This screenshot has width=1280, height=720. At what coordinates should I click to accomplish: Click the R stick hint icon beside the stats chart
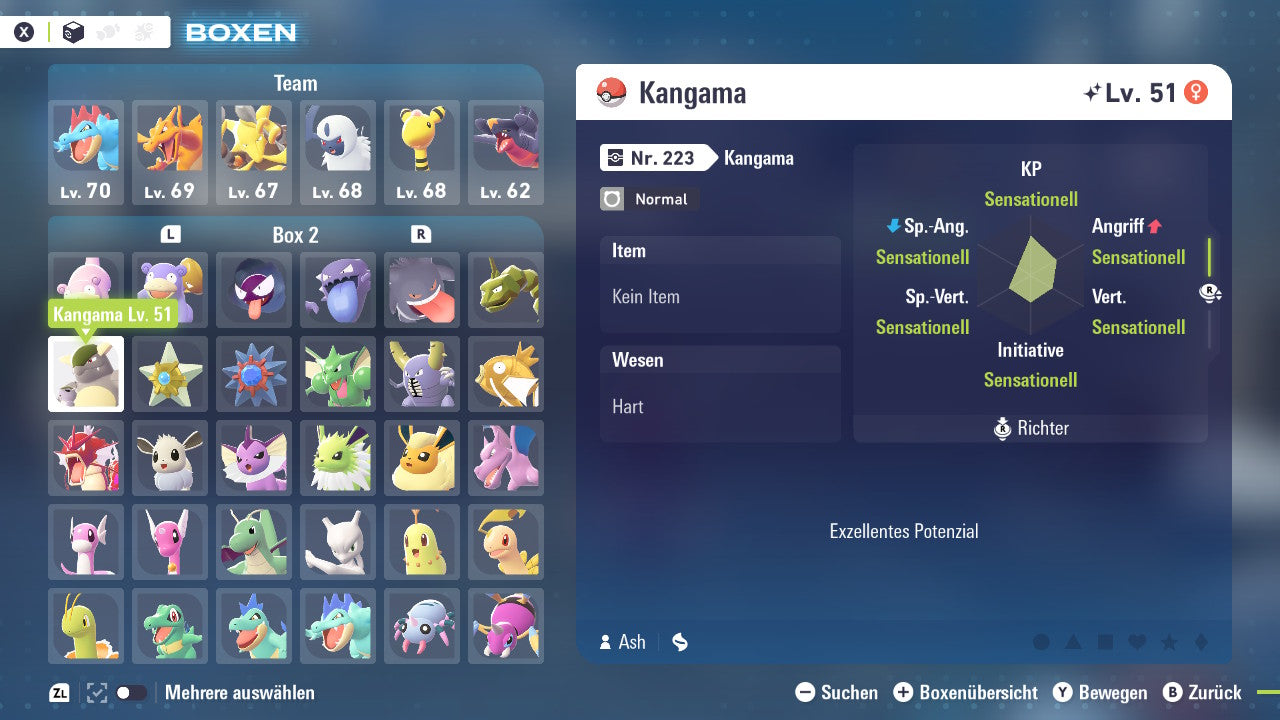(x=1212, y=294)
